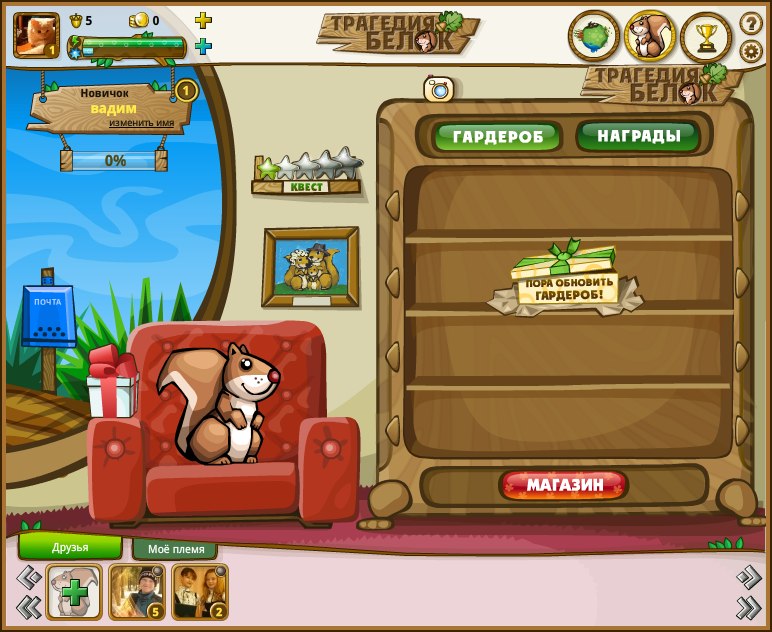Check the blue Почта mailbox
This screenshot has height=632, width=772.
(x=48, y=317)
